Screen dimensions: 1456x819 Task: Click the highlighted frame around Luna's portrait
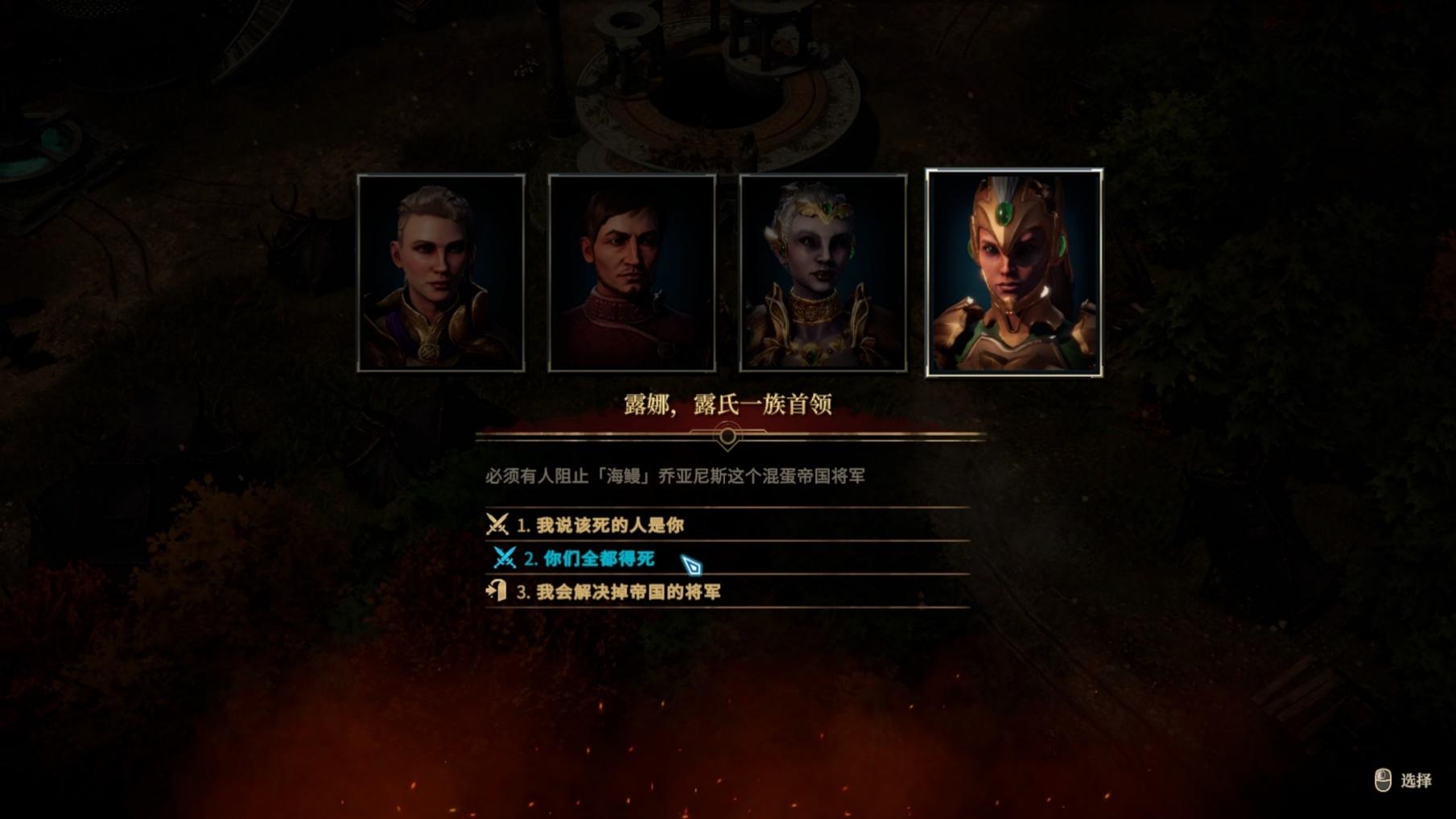coord(1012,170)
